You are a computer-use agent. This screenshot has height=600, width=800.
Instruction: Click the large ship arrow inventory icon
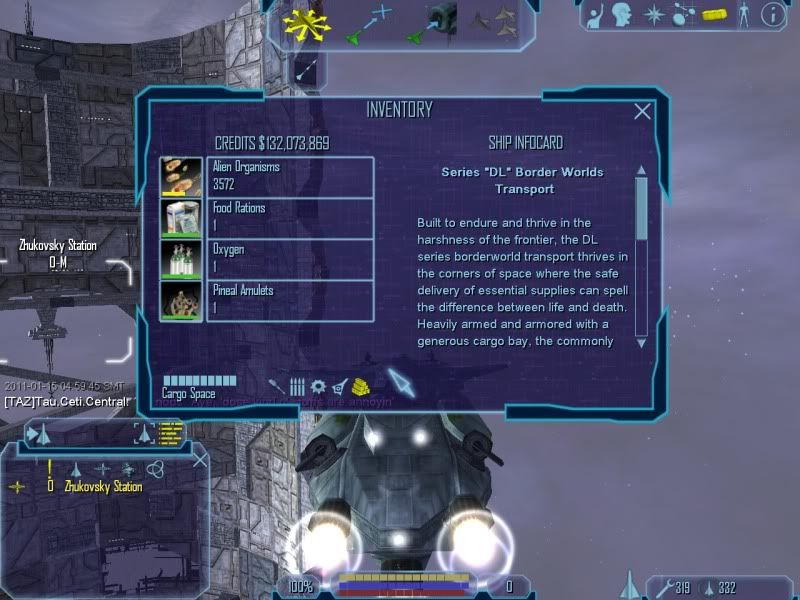[x=401, y=381]
